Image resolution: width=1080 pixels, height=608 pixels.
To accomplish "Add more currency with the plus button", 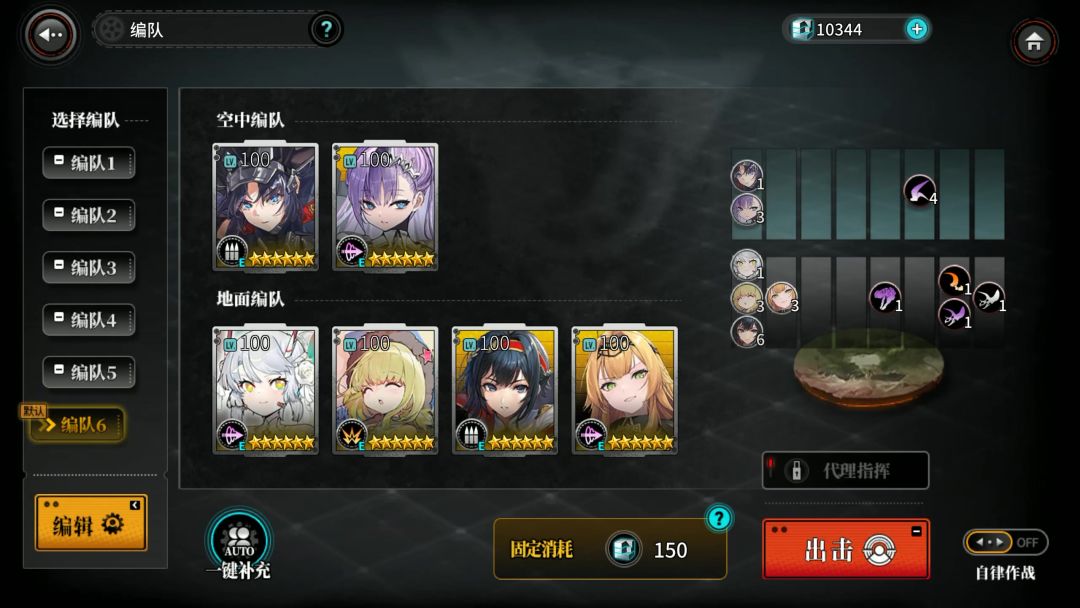I will tap(916, 29).
